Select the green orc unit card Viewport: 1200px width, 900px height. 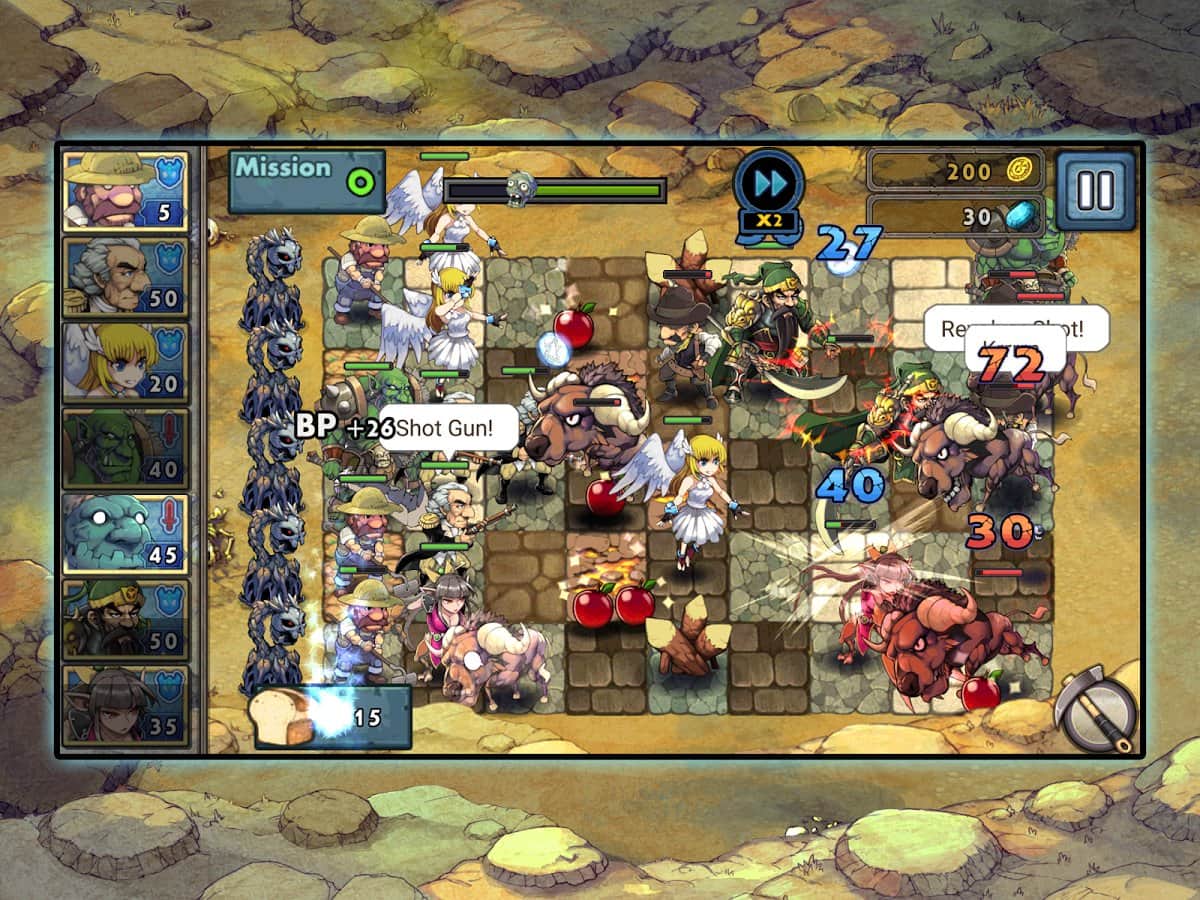coord(126,447)
